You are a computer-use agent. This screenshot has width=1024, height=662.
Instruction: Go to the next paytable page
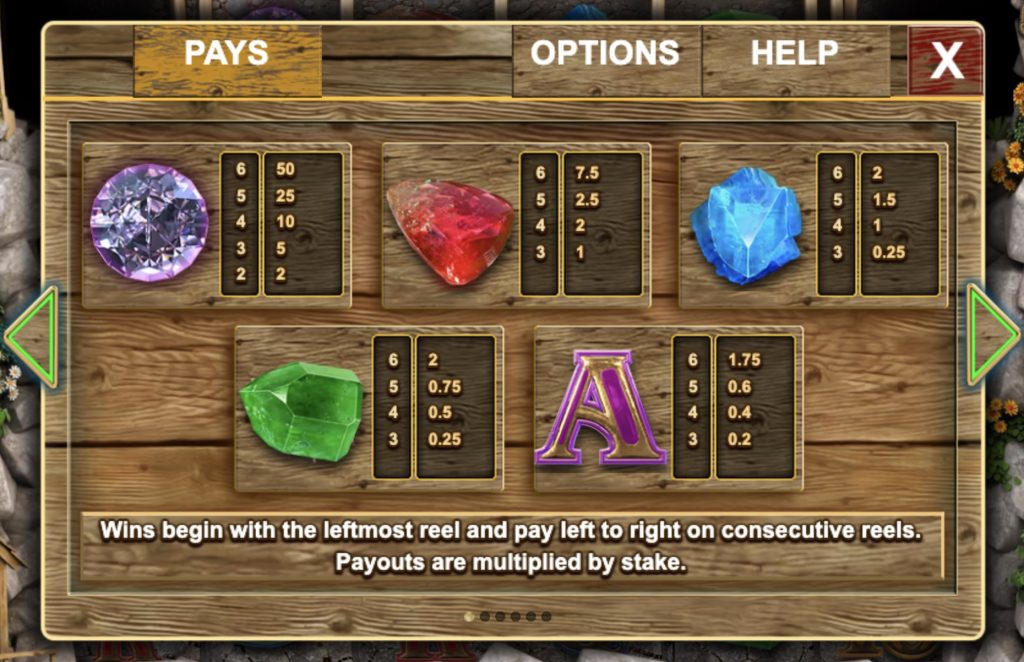coord(990,334)
